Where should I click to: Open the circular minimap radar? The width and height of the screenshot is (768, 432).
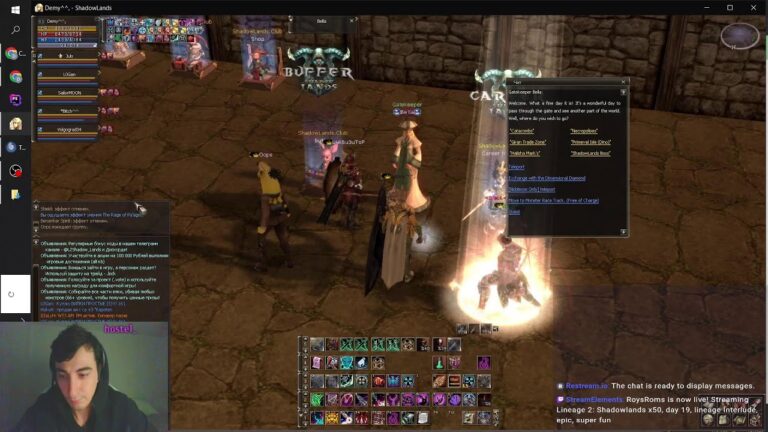(739, 37)
